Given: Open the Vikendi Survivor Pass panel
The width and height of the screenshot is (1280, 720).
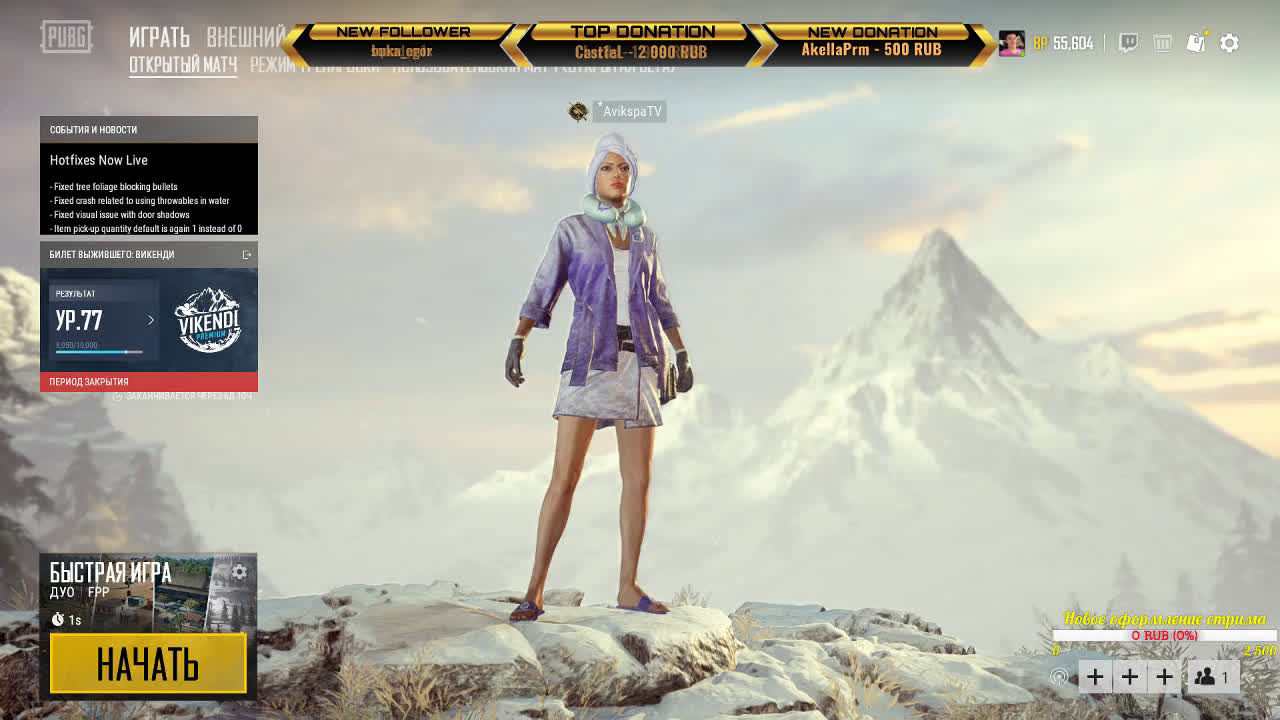Looking at the screenshot, I should coord(207,320).
